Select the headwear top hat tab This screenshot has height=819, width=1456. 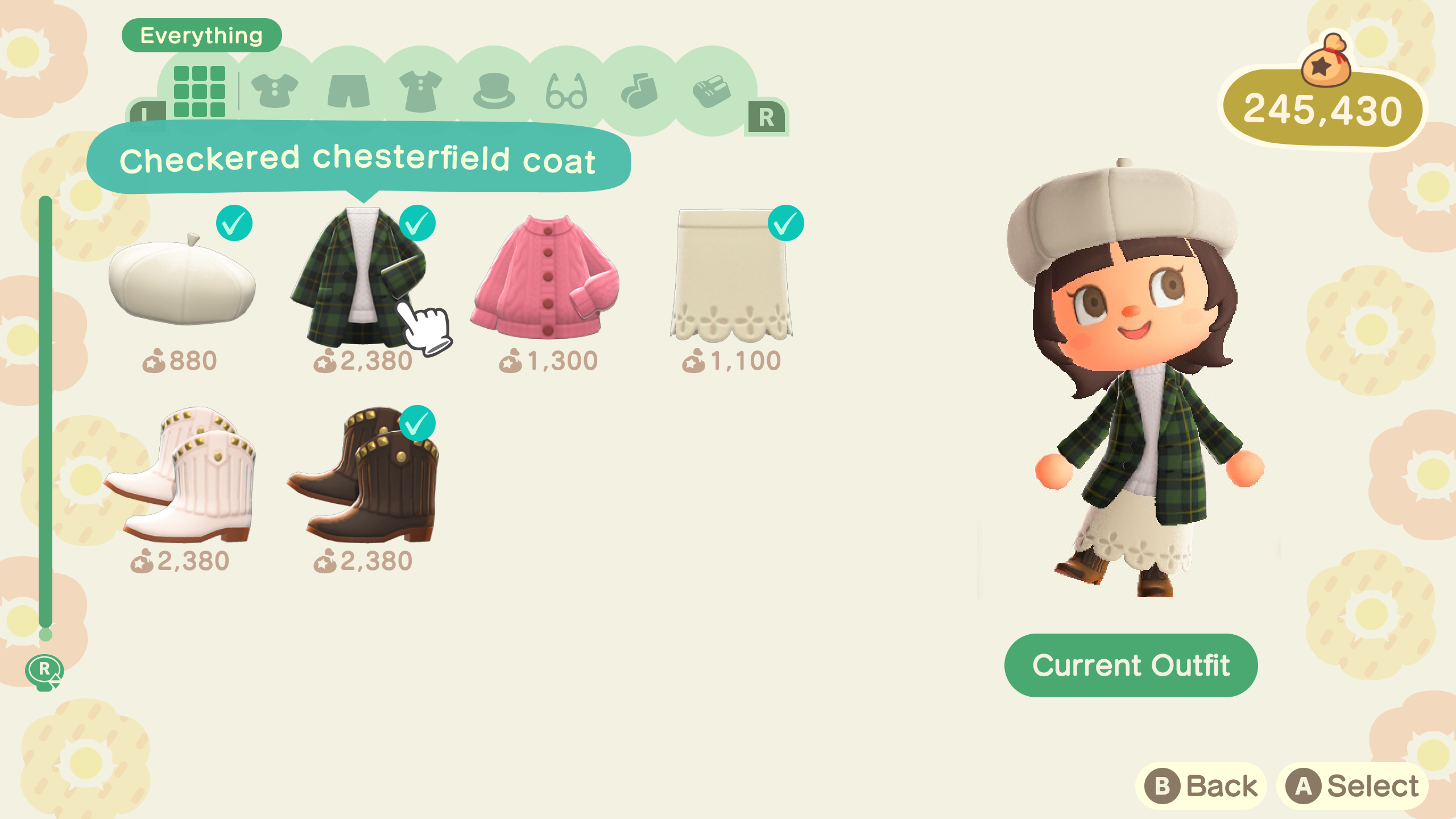pyautogui.click(x=494, y=91)
